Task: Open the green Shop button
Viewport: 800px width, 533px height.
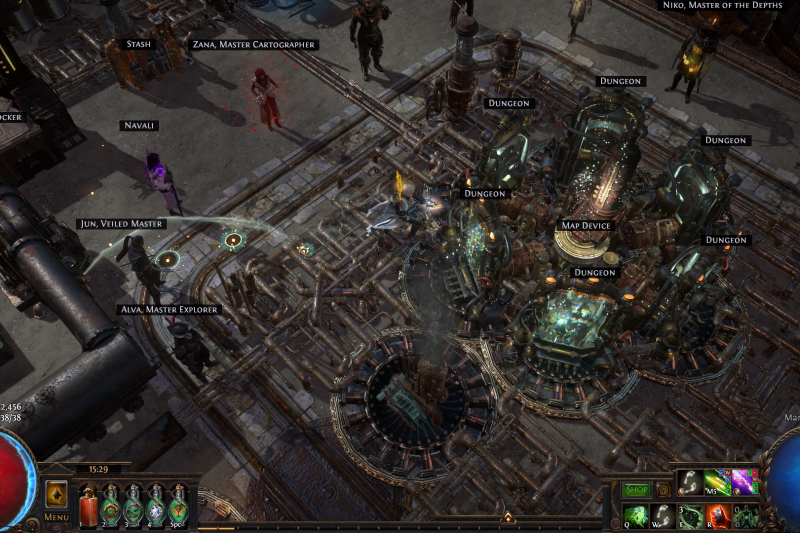Action: [636, 490]
